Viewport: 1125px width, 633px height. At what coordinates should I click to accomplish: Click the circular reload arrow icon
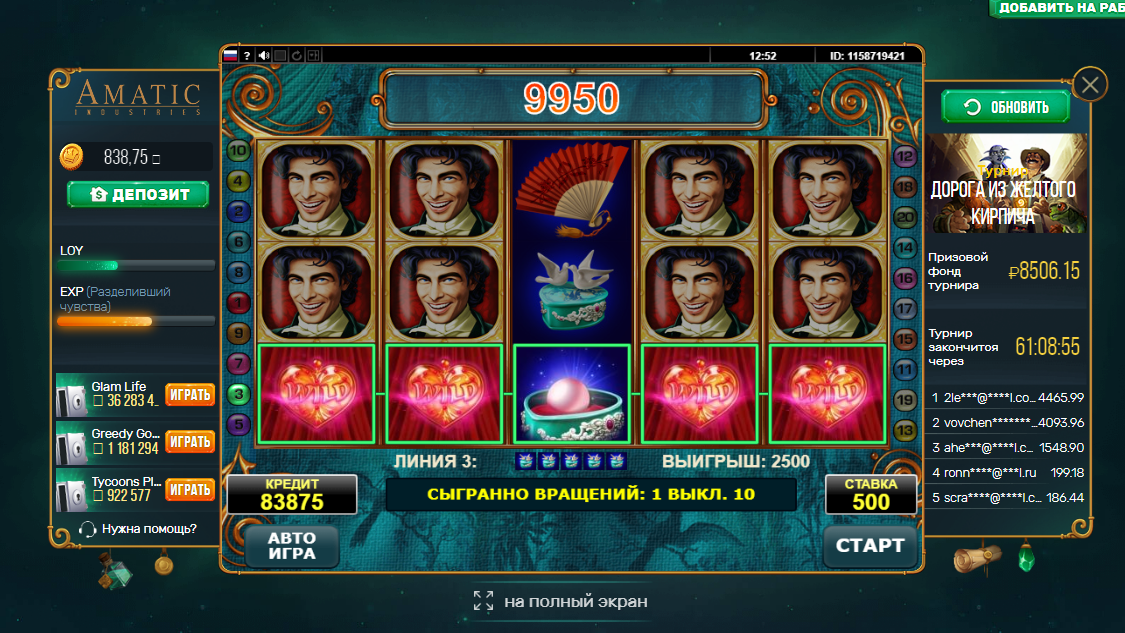297,56
